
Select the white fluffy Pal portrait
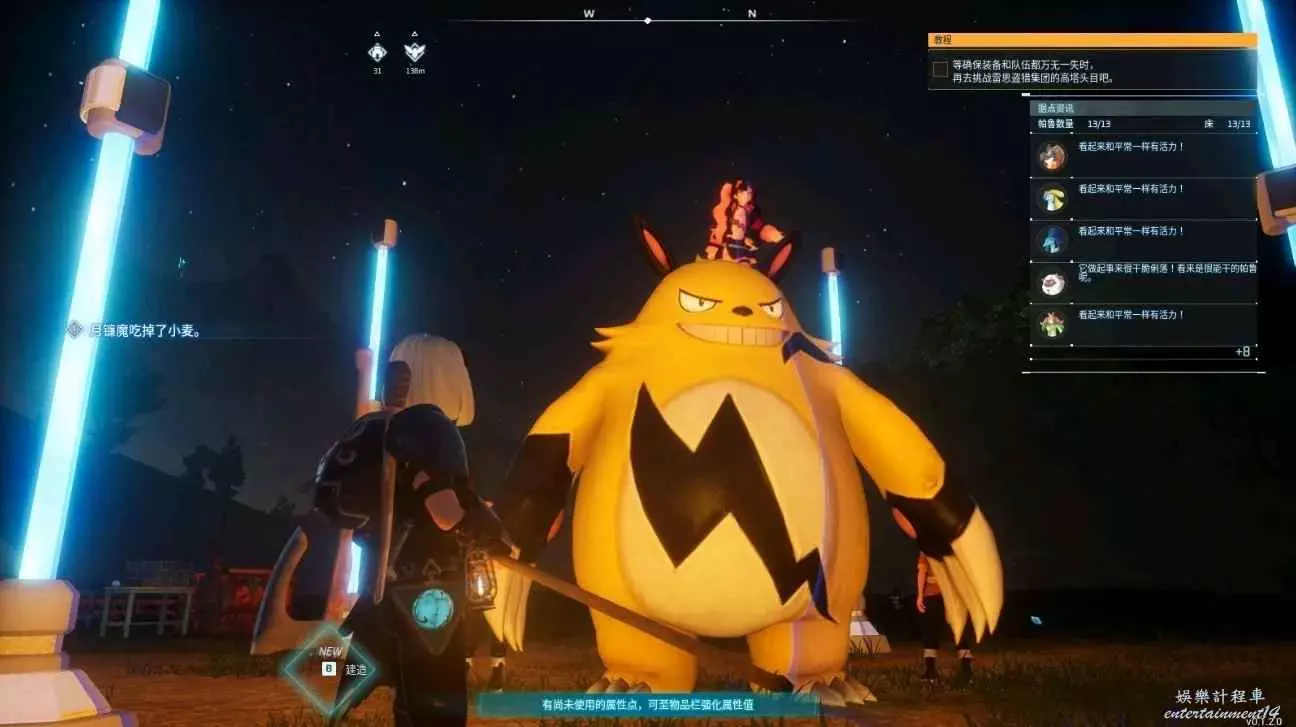pyautogui.click(x=1051, y=282)
